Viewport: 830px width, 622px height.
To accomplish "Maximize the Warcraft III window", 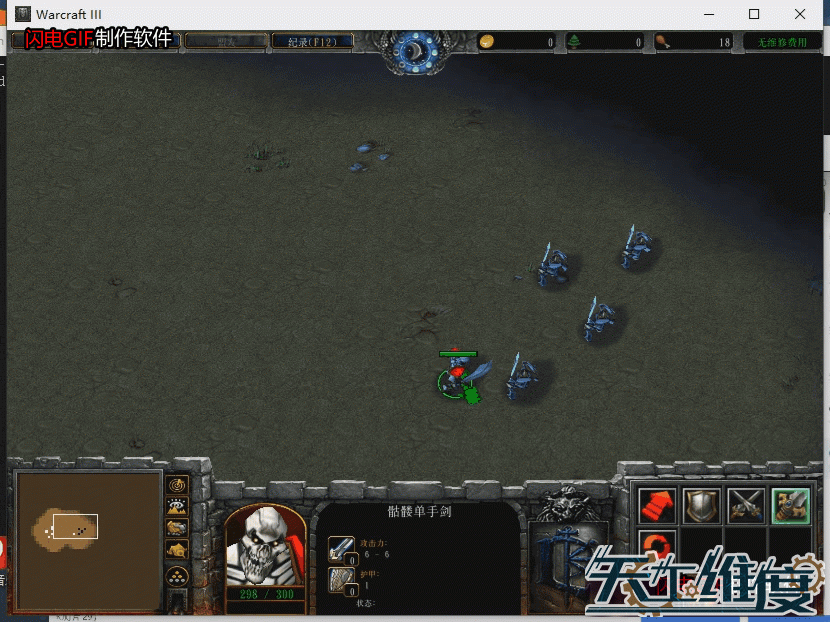I will (754, 14).
